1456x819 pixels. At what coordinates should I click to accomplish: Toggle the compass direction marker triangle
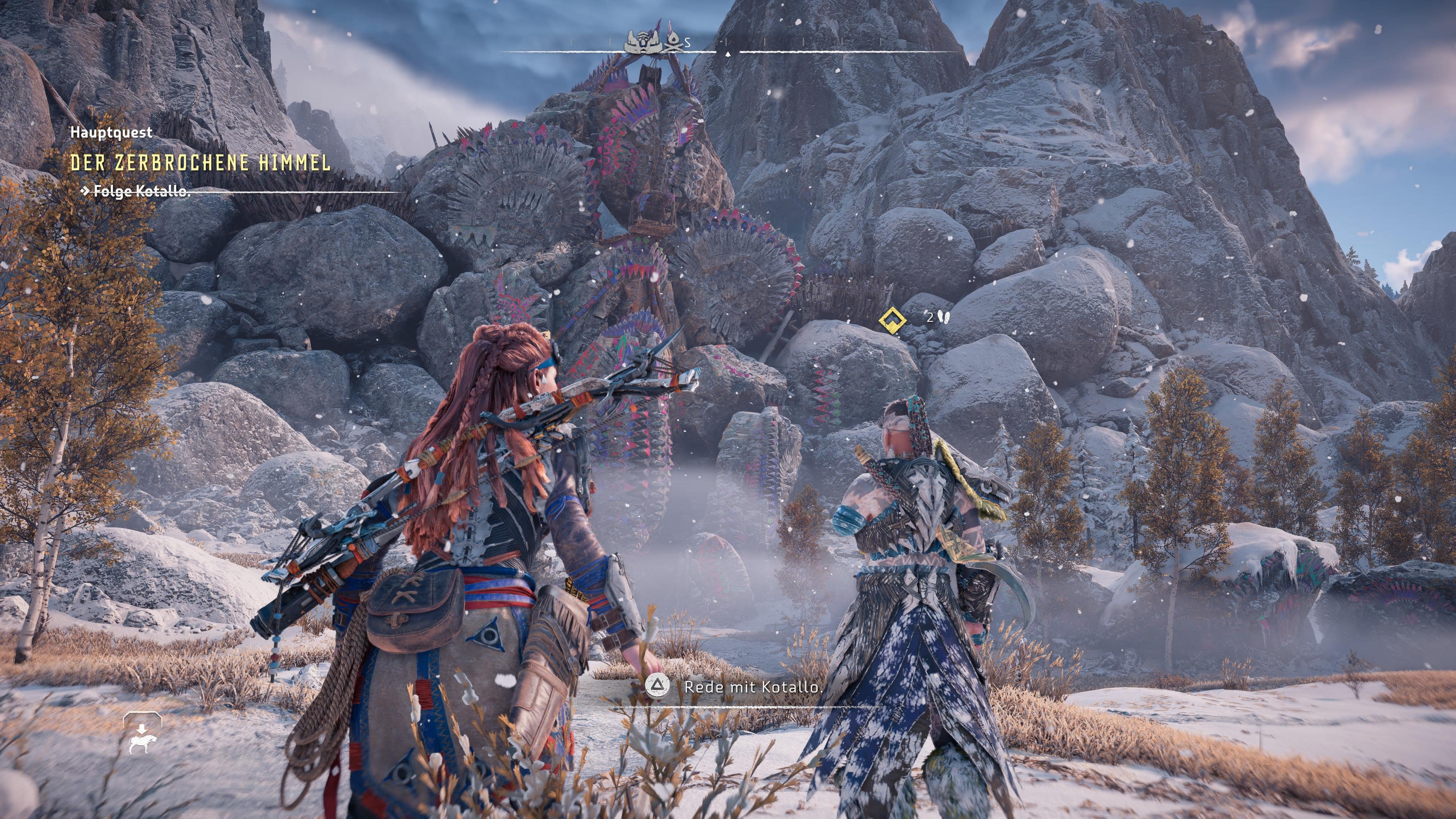(x=728, y=54)
